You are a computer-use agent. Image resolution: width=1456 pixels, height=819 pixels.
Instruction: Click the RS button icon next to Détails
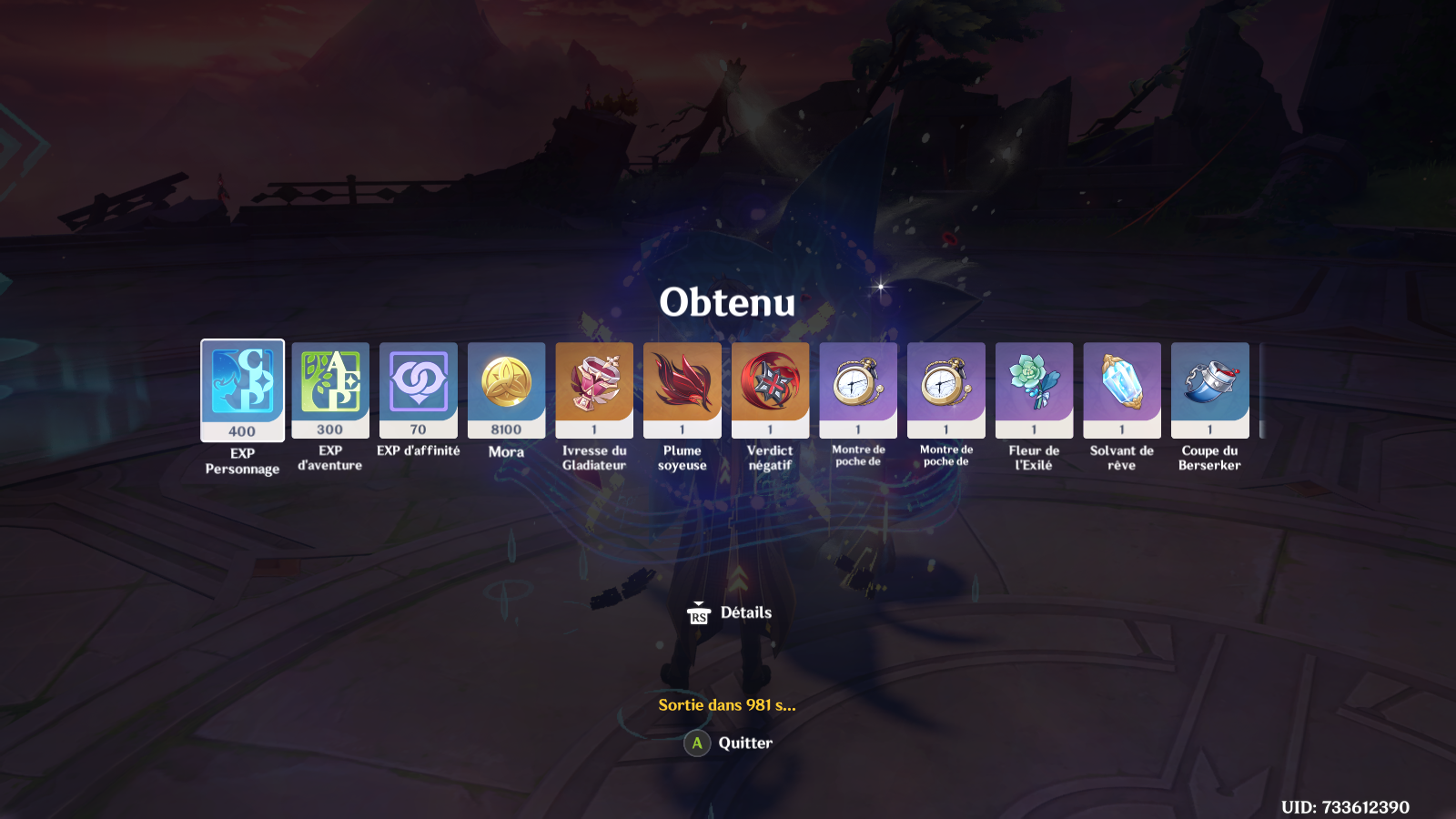[x=699, y=613]
